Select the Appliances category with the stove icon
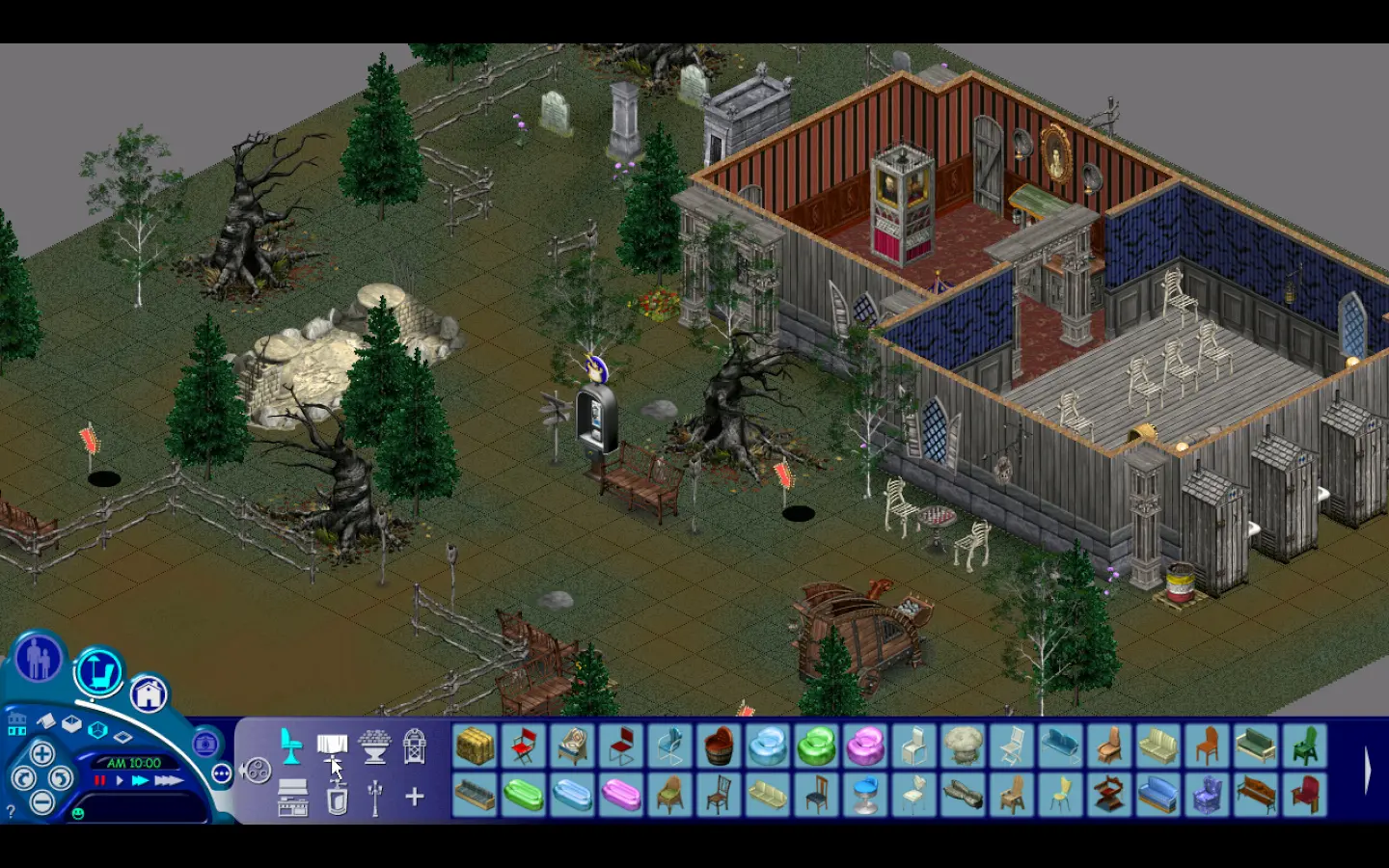This screenshot has height=868, width=1389. (x=292, y=798)
